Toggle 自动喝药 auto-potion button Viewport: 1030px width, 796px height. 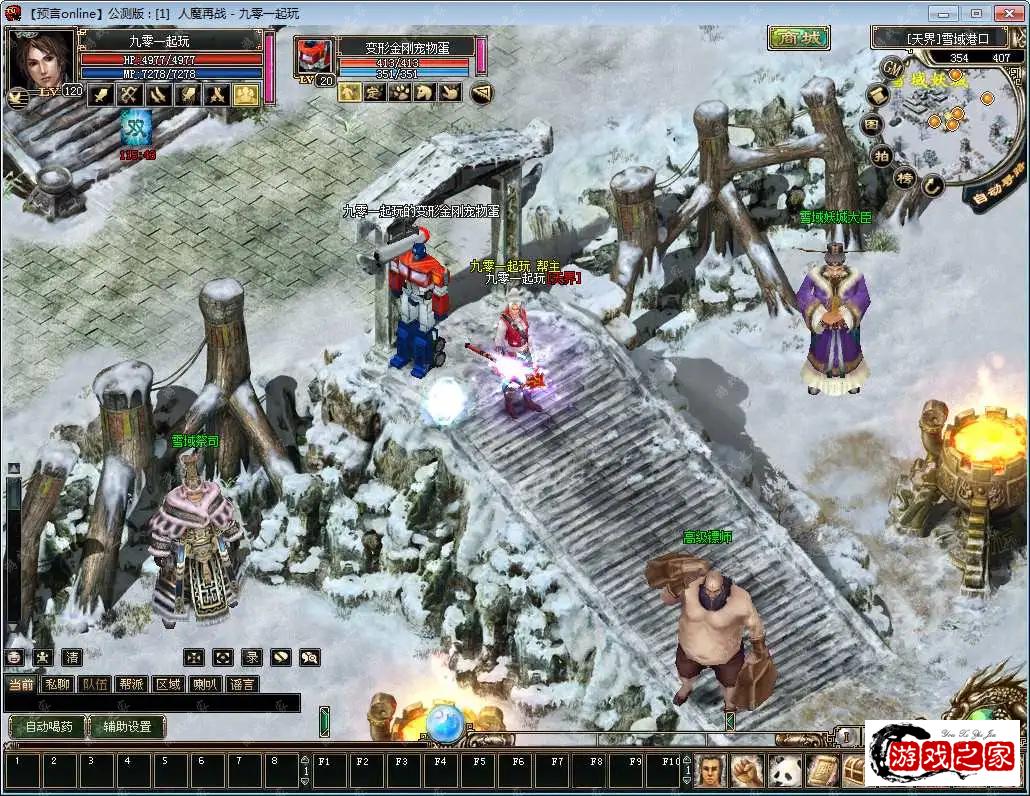point(46,727)
